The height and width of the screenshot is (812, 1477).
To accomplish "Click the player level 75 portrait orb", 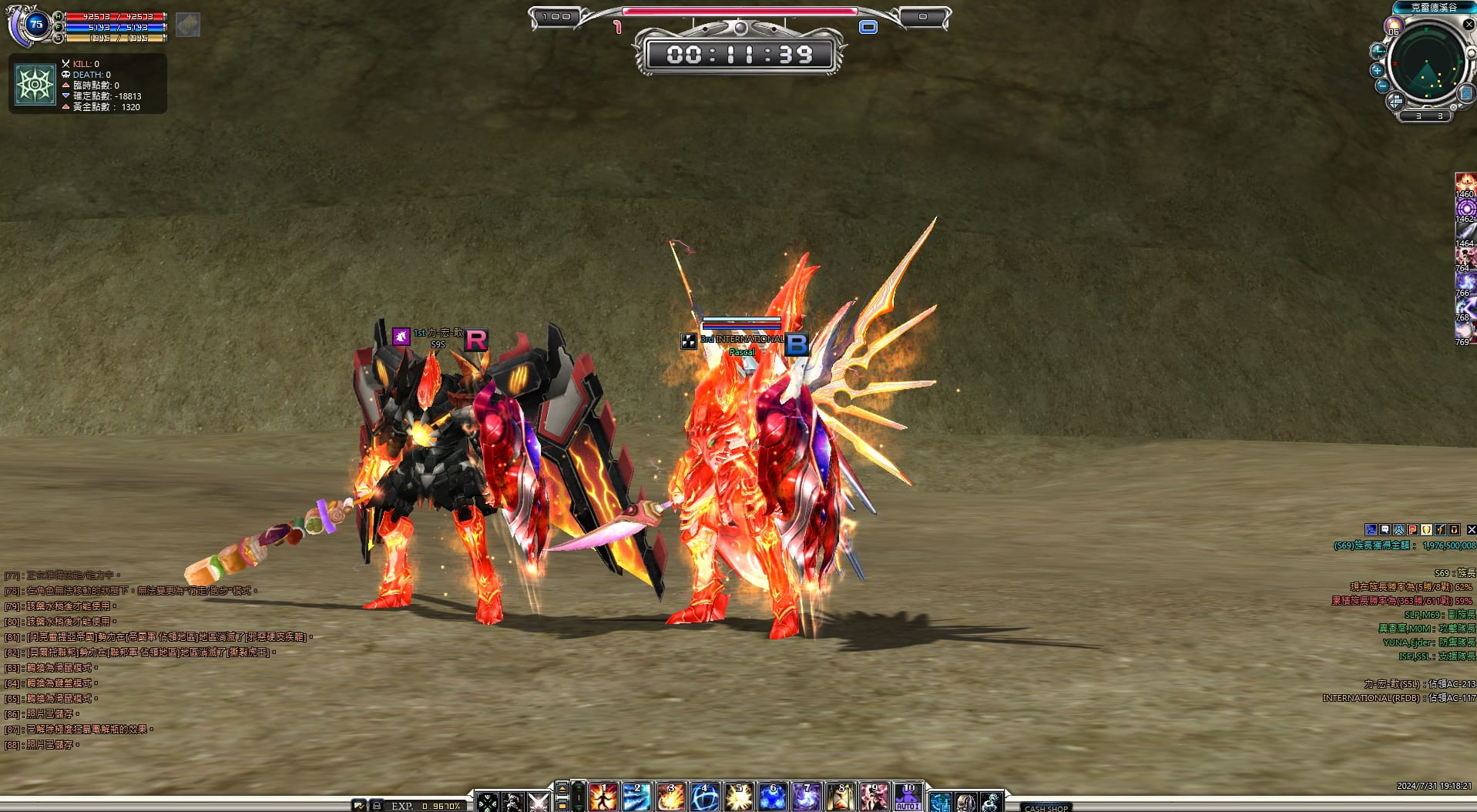I will (35, 25).
